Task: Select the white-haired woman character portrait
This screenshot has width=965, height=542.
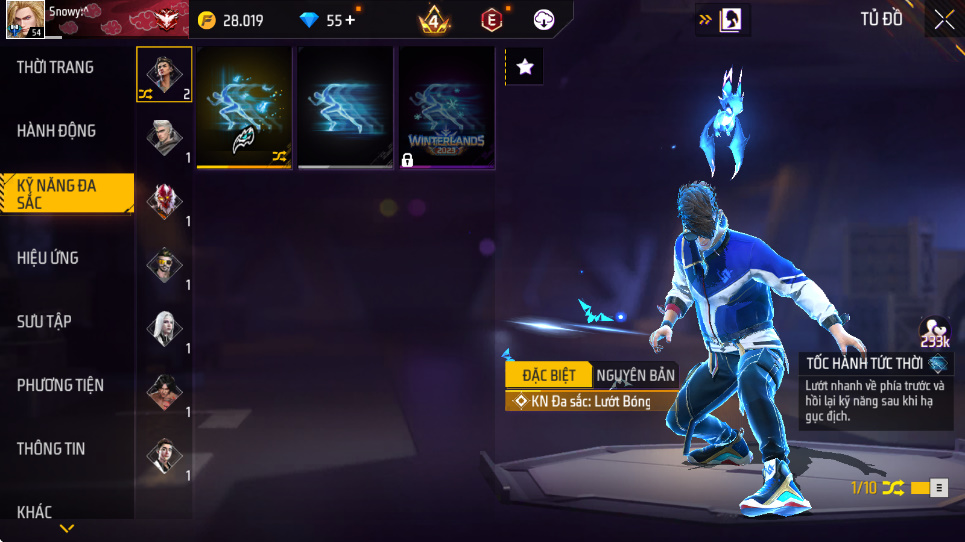Action: click(x=165, y=328)
